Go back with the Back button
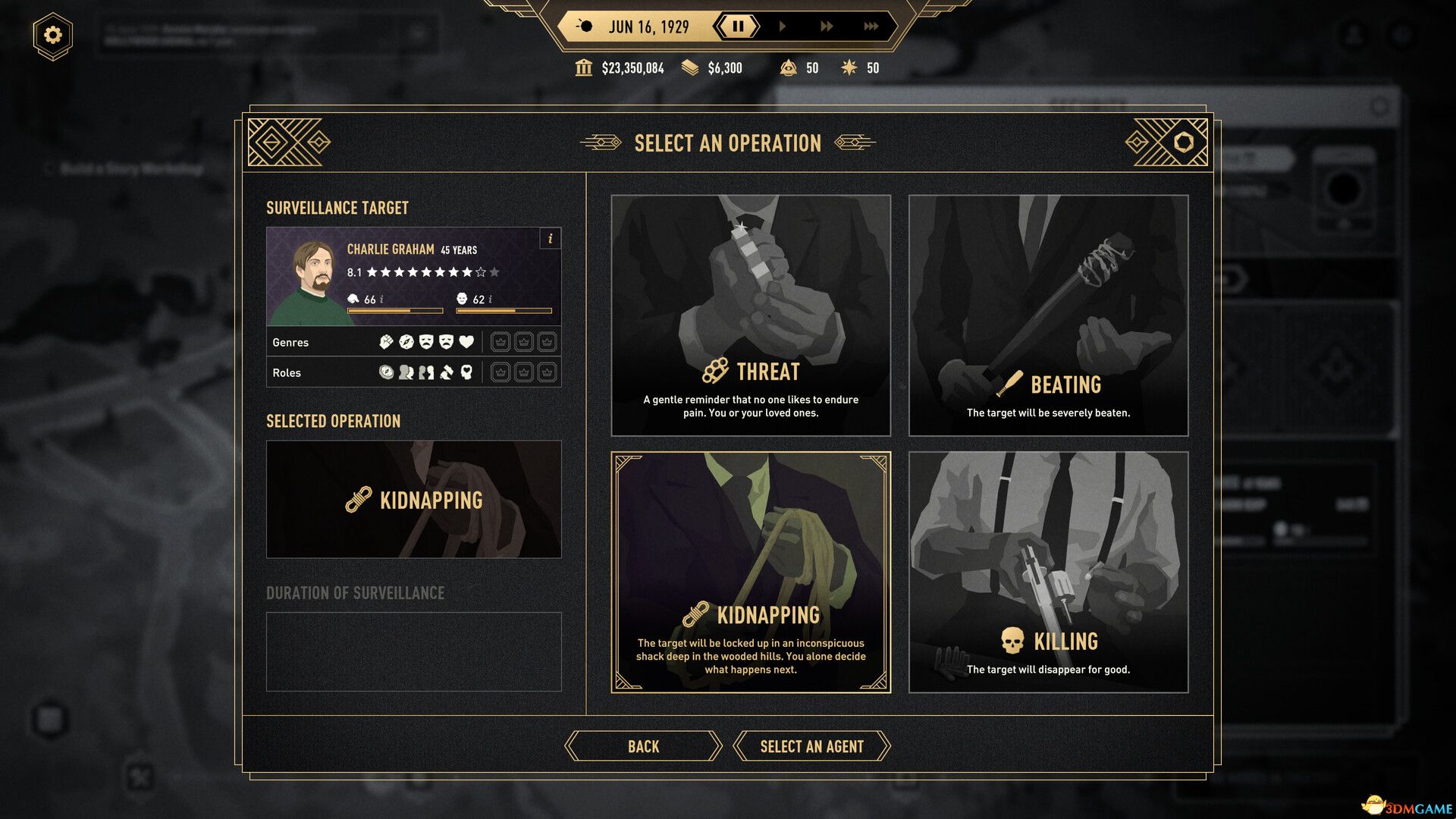Viewport: 1456px width, 819px height. pos(643,746)
